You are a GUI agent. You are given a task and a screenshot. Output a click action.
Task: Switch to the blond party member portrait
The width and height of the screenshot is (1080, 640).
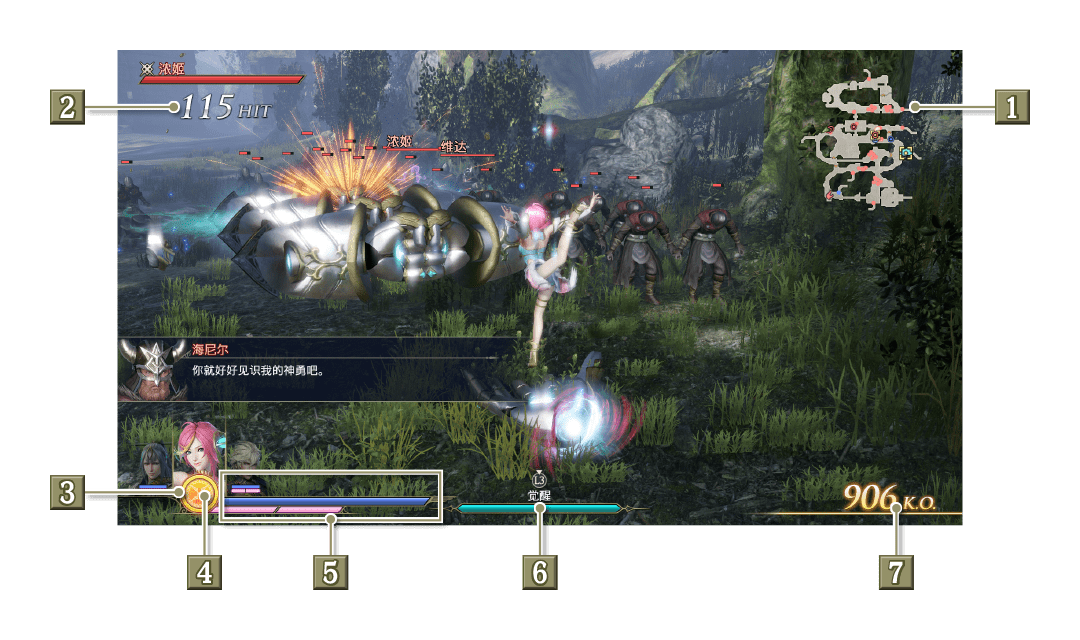pyautogui.click(x=244, y=458)
